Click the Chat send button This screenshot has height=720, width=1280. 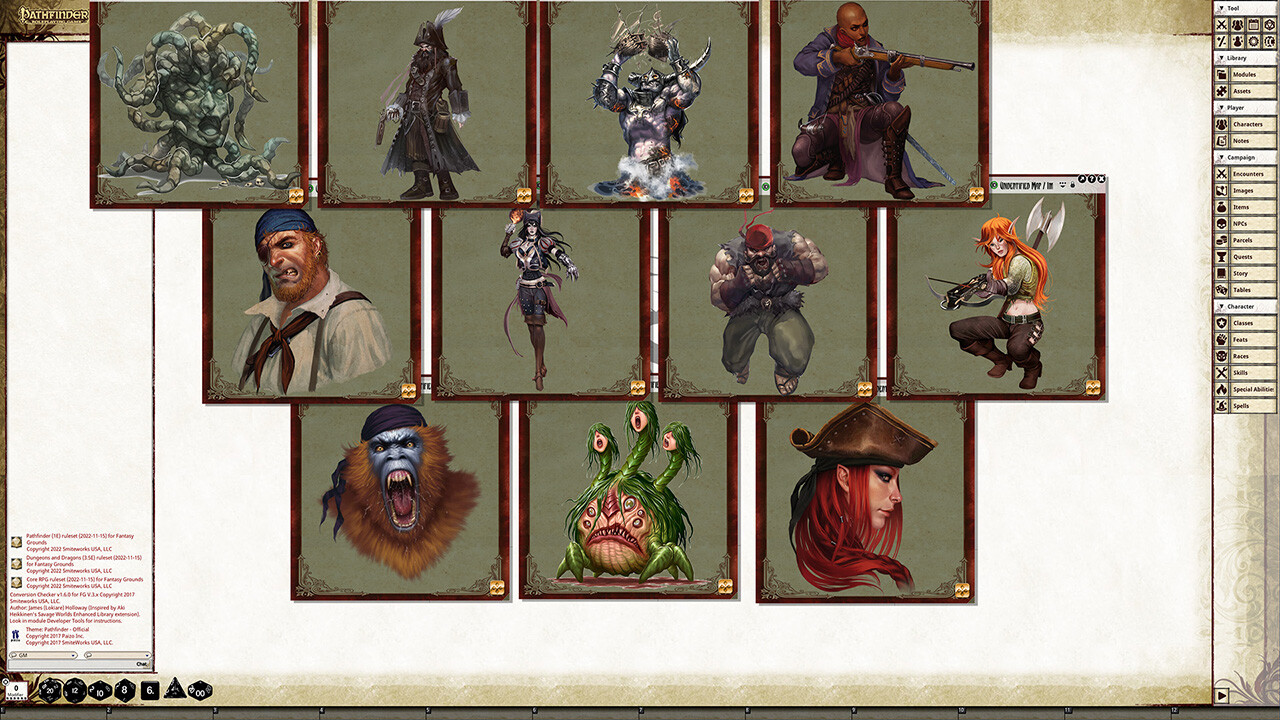[142, 664]
